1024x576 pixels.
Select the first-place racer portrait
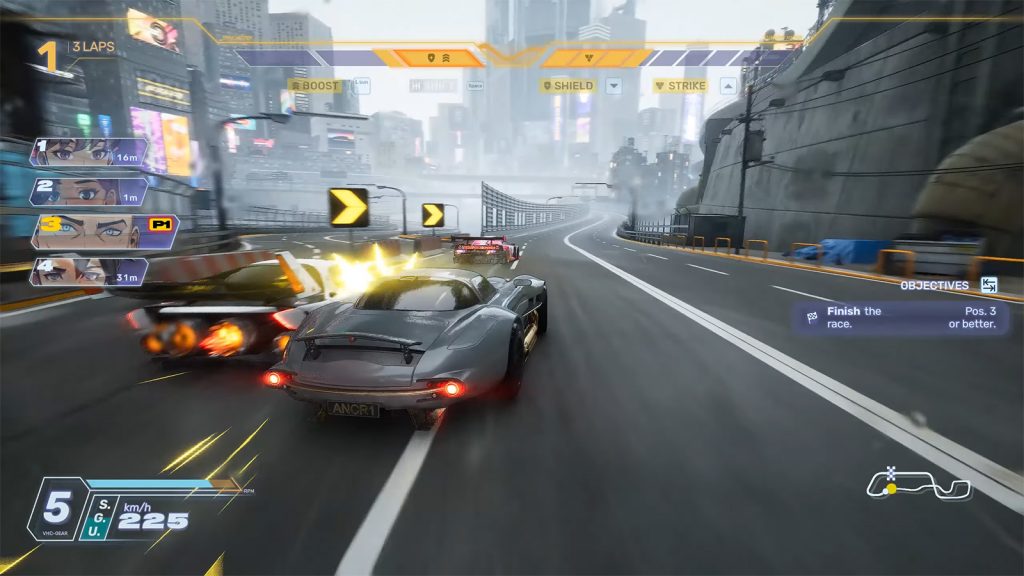[88, 152]
